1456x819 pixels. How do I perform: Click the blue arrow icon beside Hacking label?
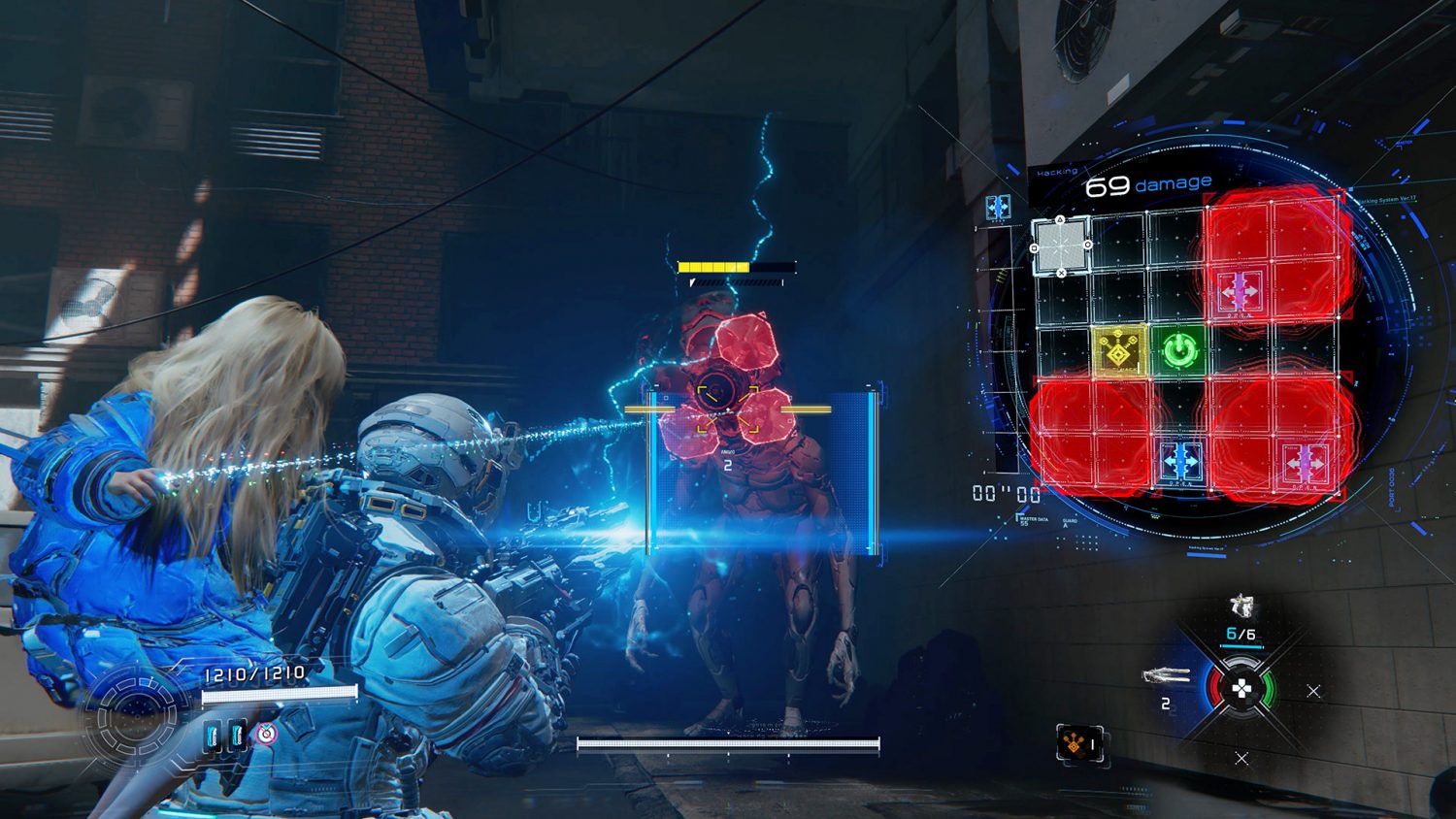tap(997, 207)
